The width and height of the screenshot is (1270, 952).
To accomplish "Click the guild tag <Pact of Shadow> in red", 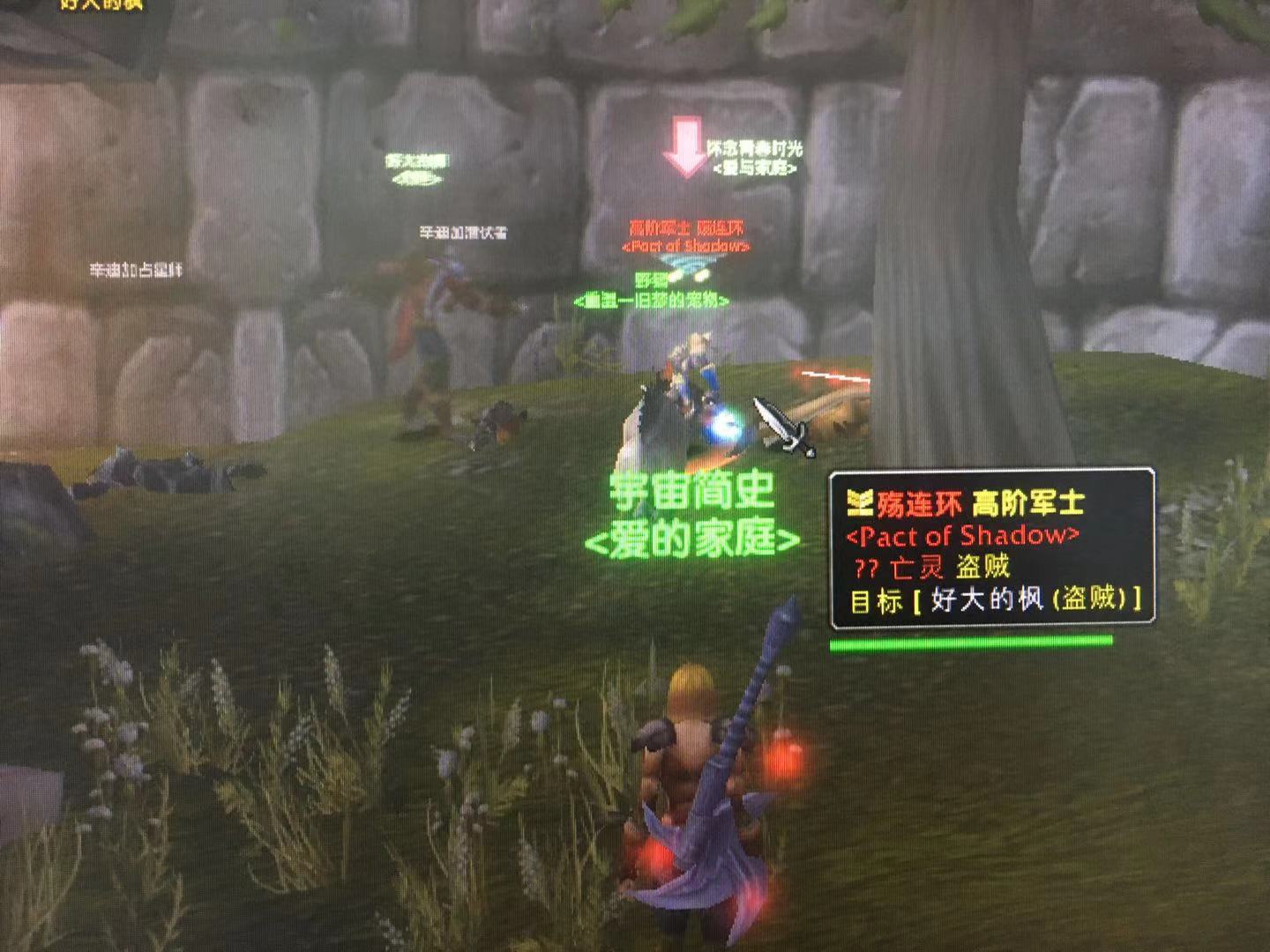I will tap(961, 533).
